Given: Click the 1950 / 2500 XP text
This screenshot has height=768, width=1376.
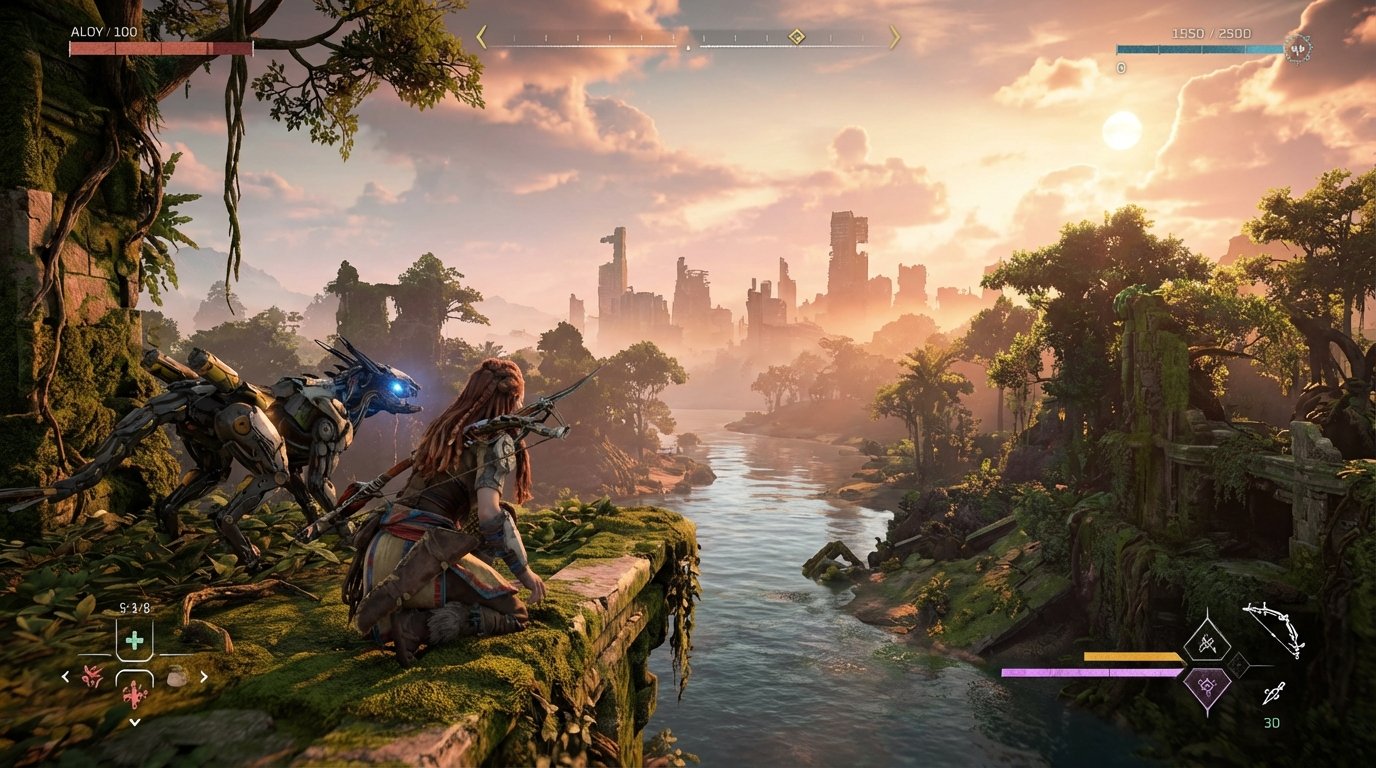Looking at the screenshot, I should pos(1212,33).
